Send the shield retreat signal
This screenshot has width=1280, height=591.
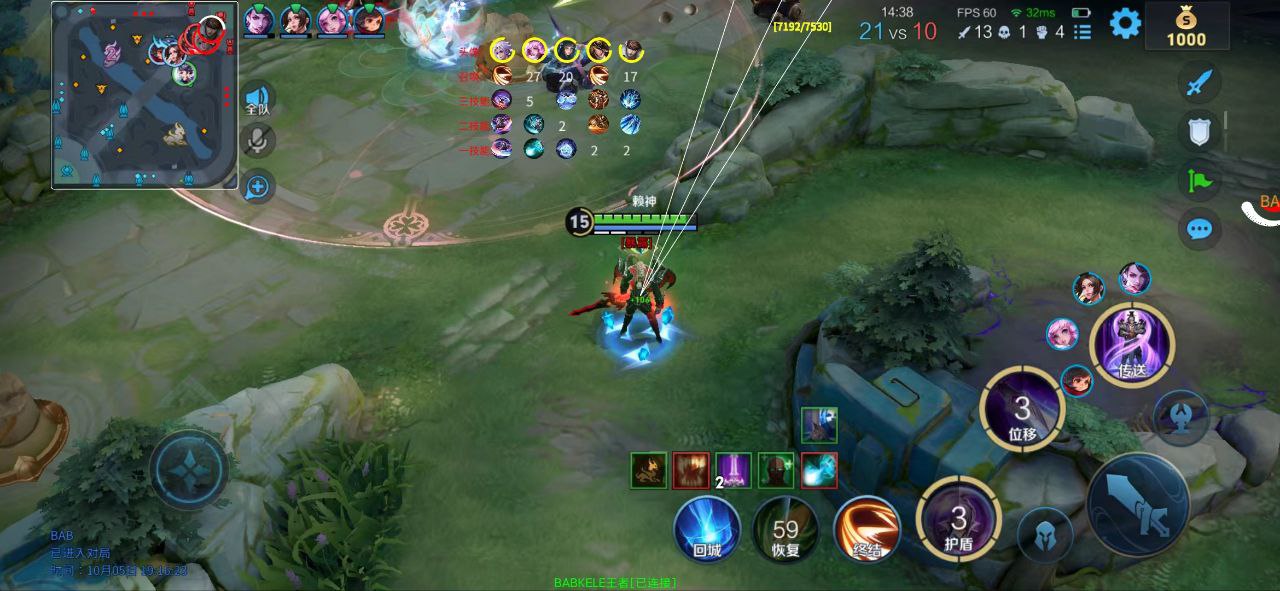1199,131
